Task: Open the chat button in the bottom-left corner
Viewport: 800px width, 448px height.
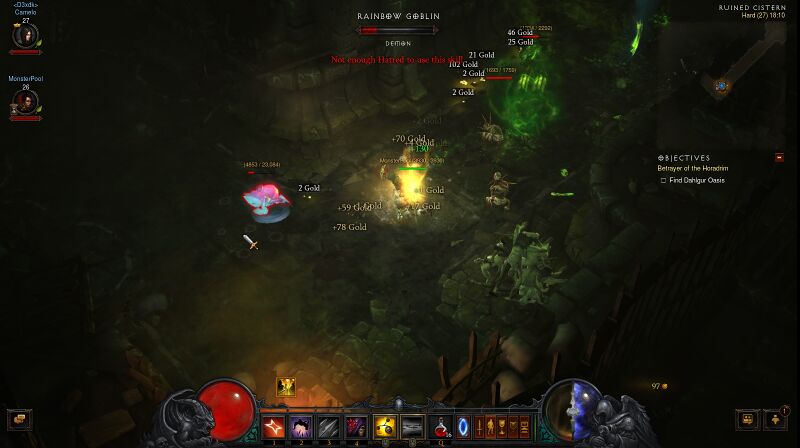Action: click(18, 419)
